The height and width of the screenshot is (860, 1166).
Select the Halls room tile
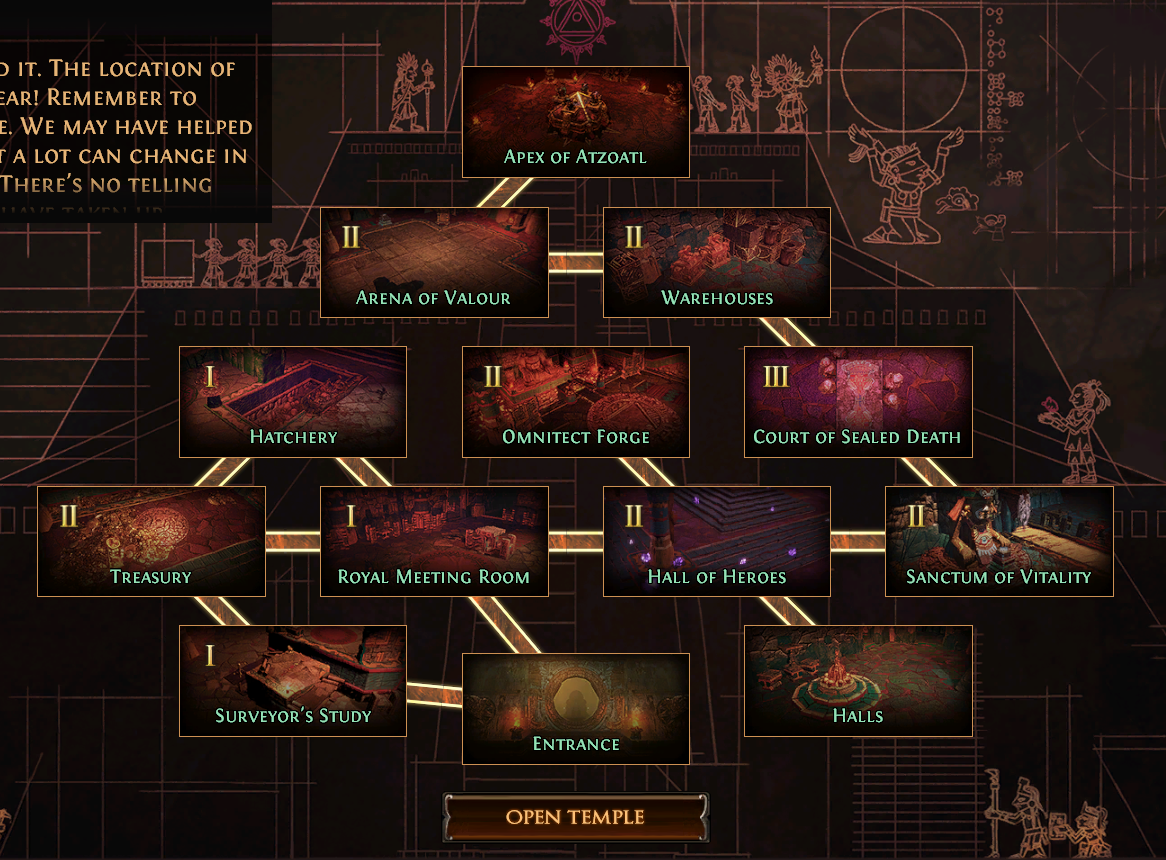[858, 680]
